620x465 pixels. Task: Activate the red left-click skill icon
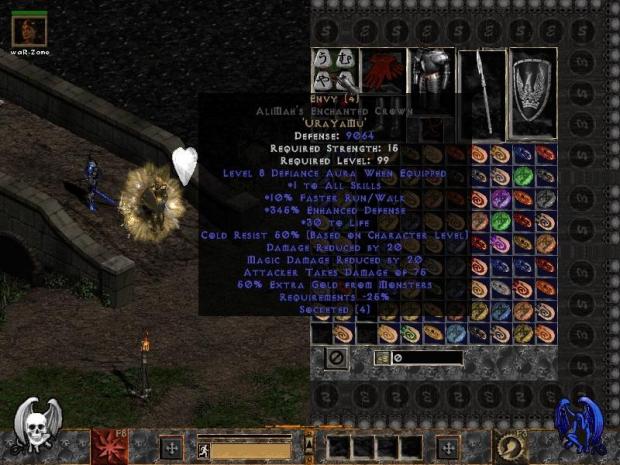[106, 446]
